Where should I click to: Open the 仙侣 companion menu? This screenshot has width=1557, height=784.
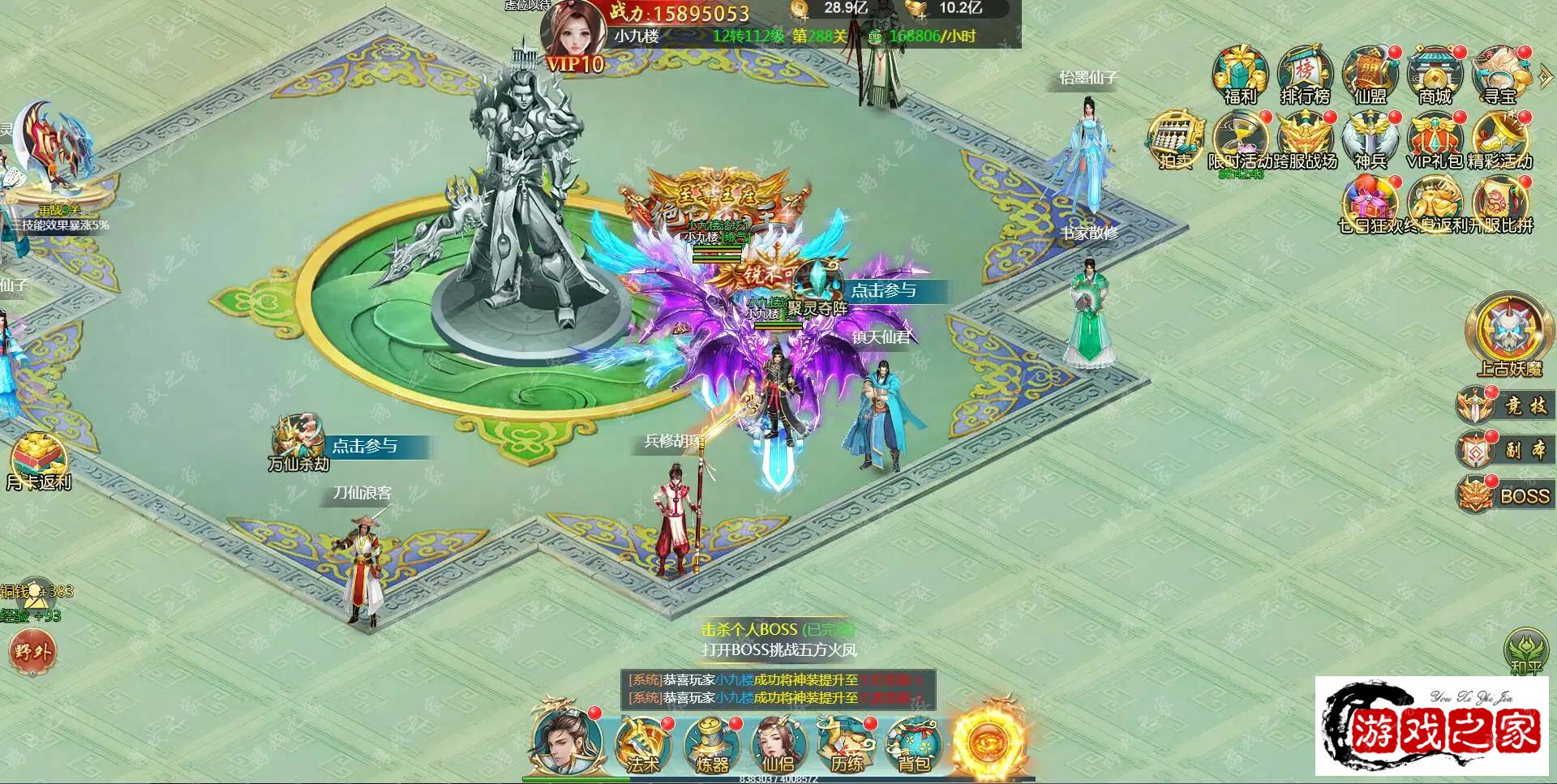click(778, 744)
